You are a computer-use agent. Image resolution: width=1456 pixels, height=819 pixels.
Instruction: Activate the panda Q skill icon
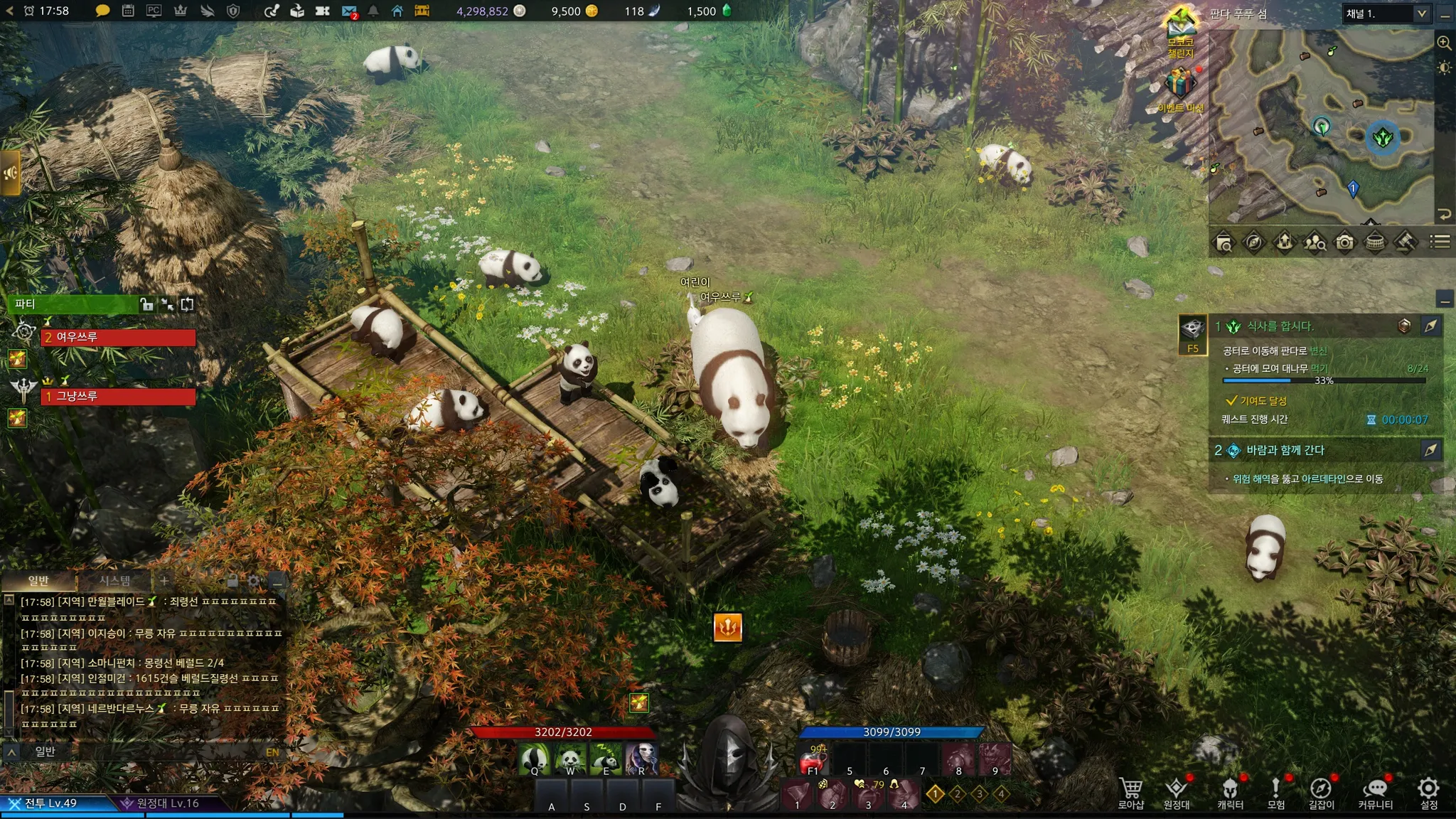click(x=534, y=759)
